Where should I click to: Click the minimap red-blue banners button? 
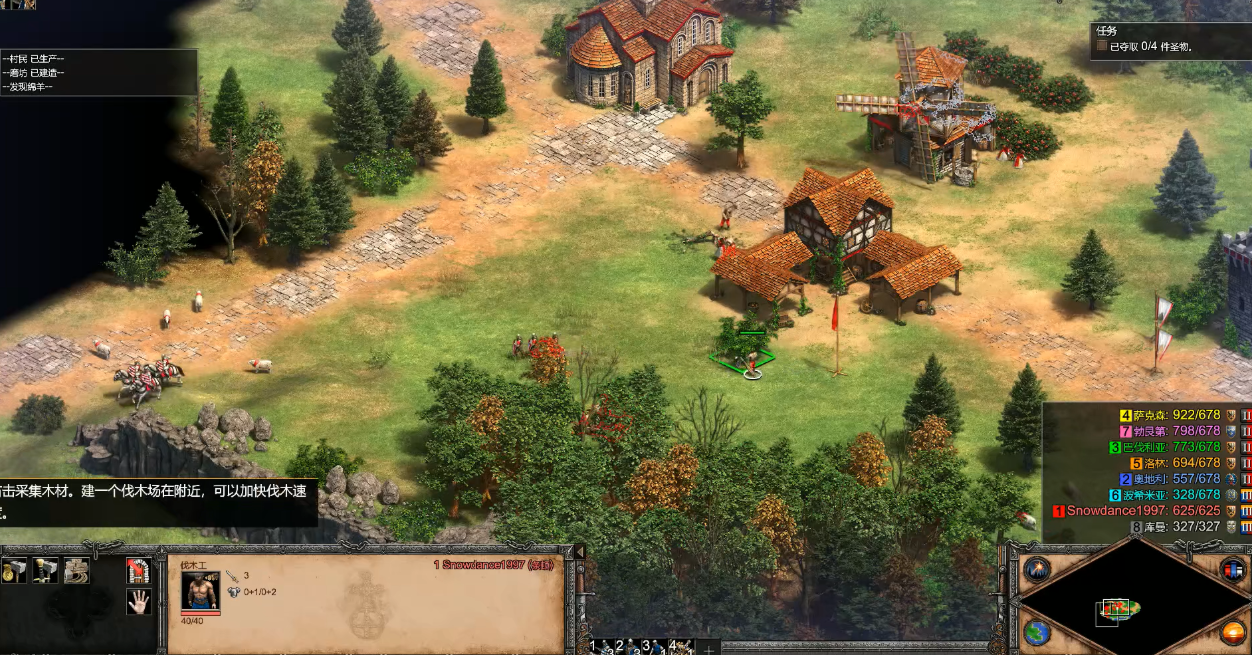coord(1233,570)
